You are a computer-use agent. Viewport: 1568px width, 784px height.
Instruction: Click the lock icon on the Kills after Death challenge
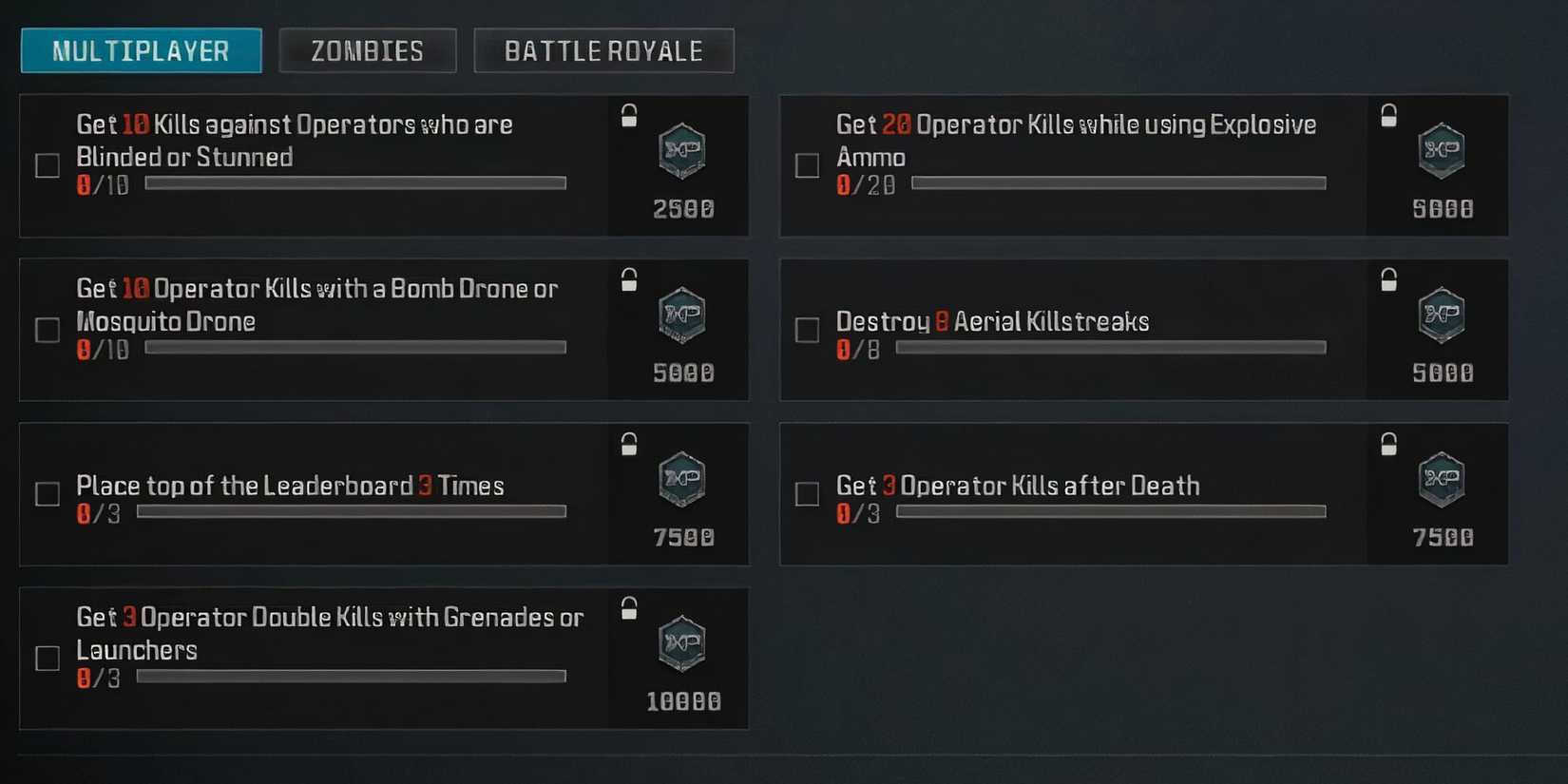(1389, 443)
